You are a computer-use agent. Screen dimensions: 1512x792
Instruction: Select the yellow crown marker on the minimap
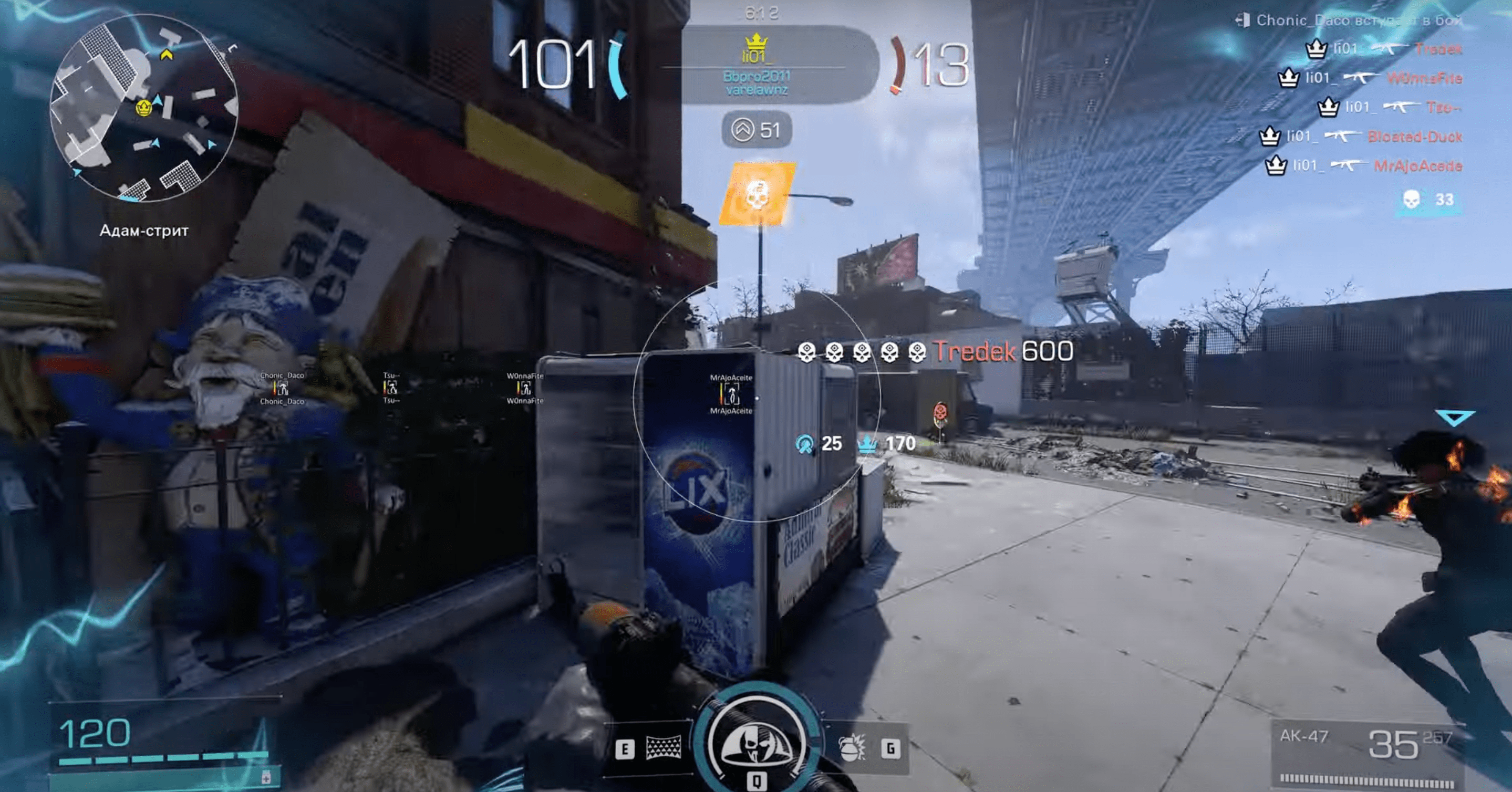pos(143,107)
